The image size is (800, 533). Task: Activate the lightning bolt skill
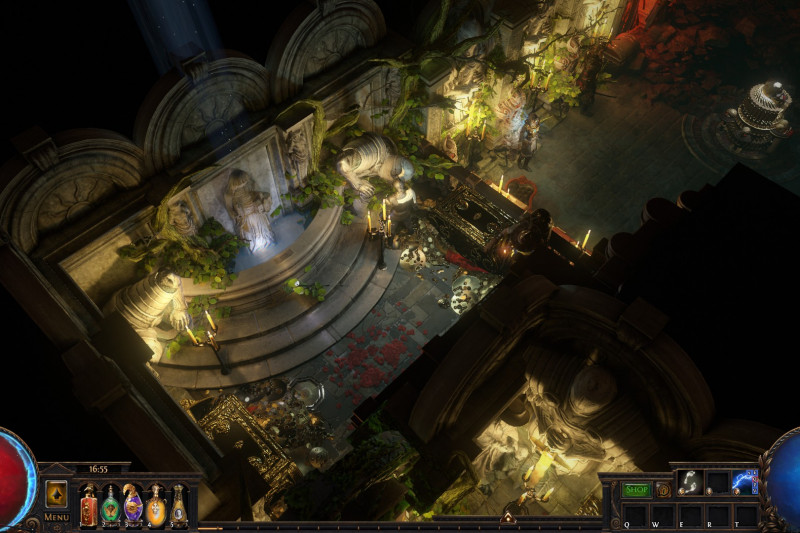745,482
